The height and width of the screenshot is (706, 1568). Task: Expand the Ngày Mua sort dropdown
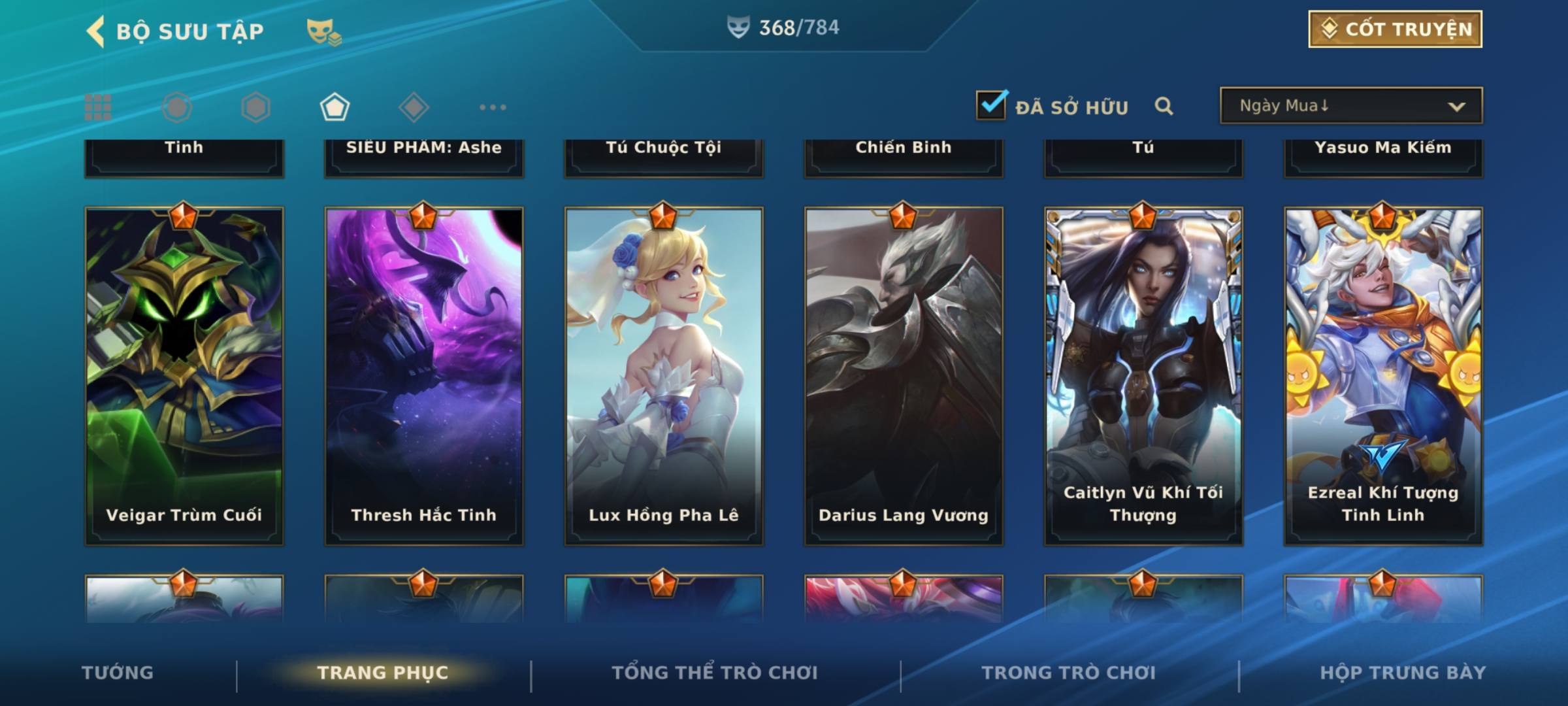1351,106
